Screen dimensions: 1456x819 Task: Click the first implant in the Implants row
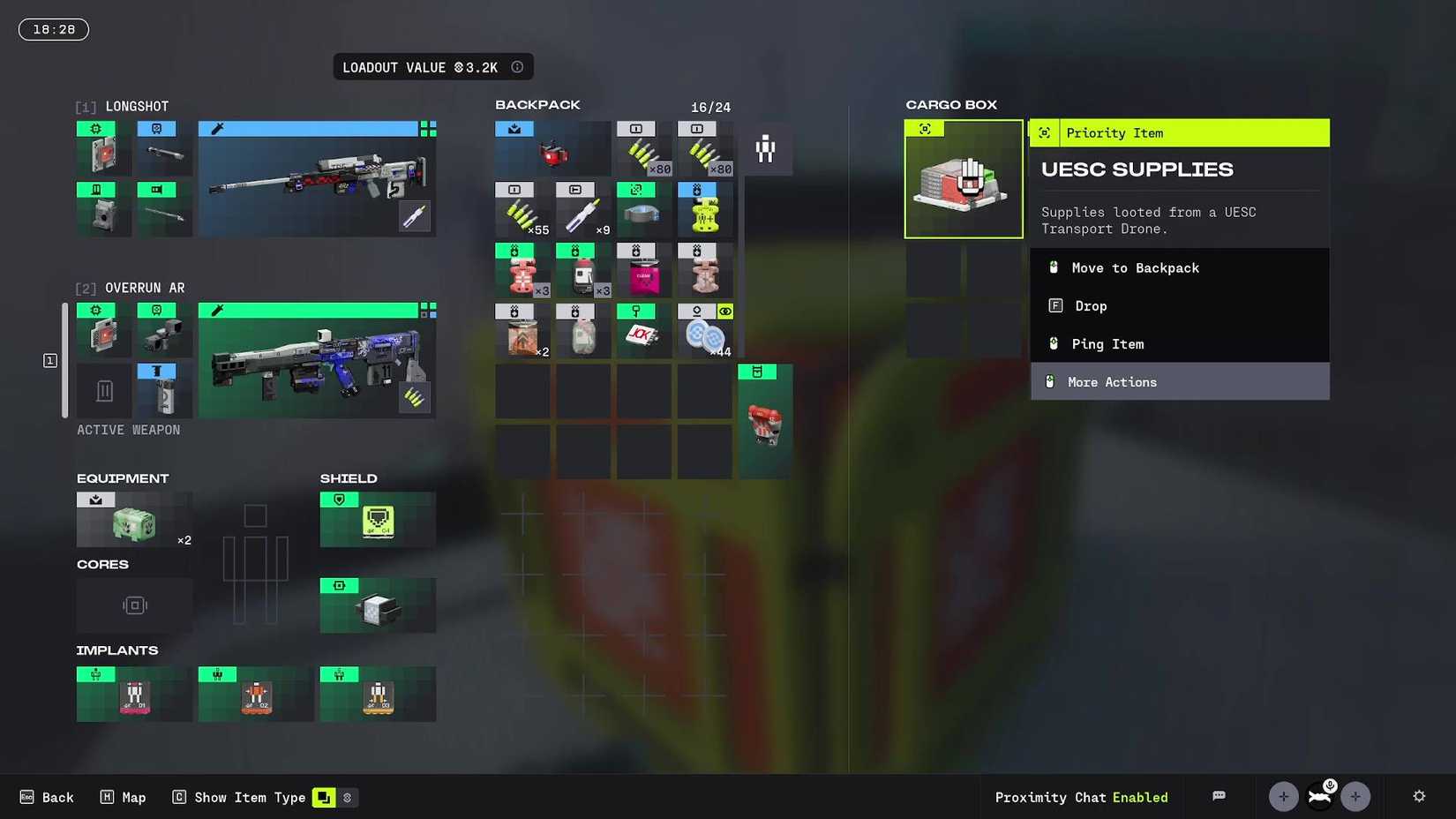pyautogui.click(x=133, y=695)
